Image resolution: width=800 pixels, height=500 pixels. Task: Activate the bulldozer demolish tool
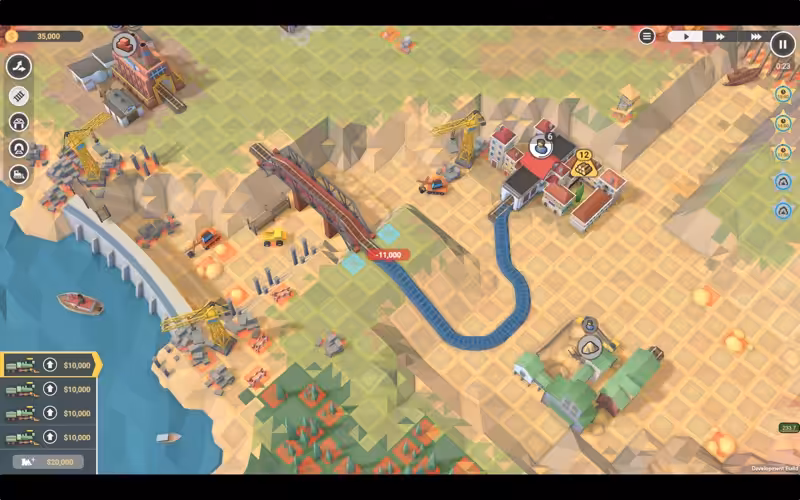click(x=19, y=174)
